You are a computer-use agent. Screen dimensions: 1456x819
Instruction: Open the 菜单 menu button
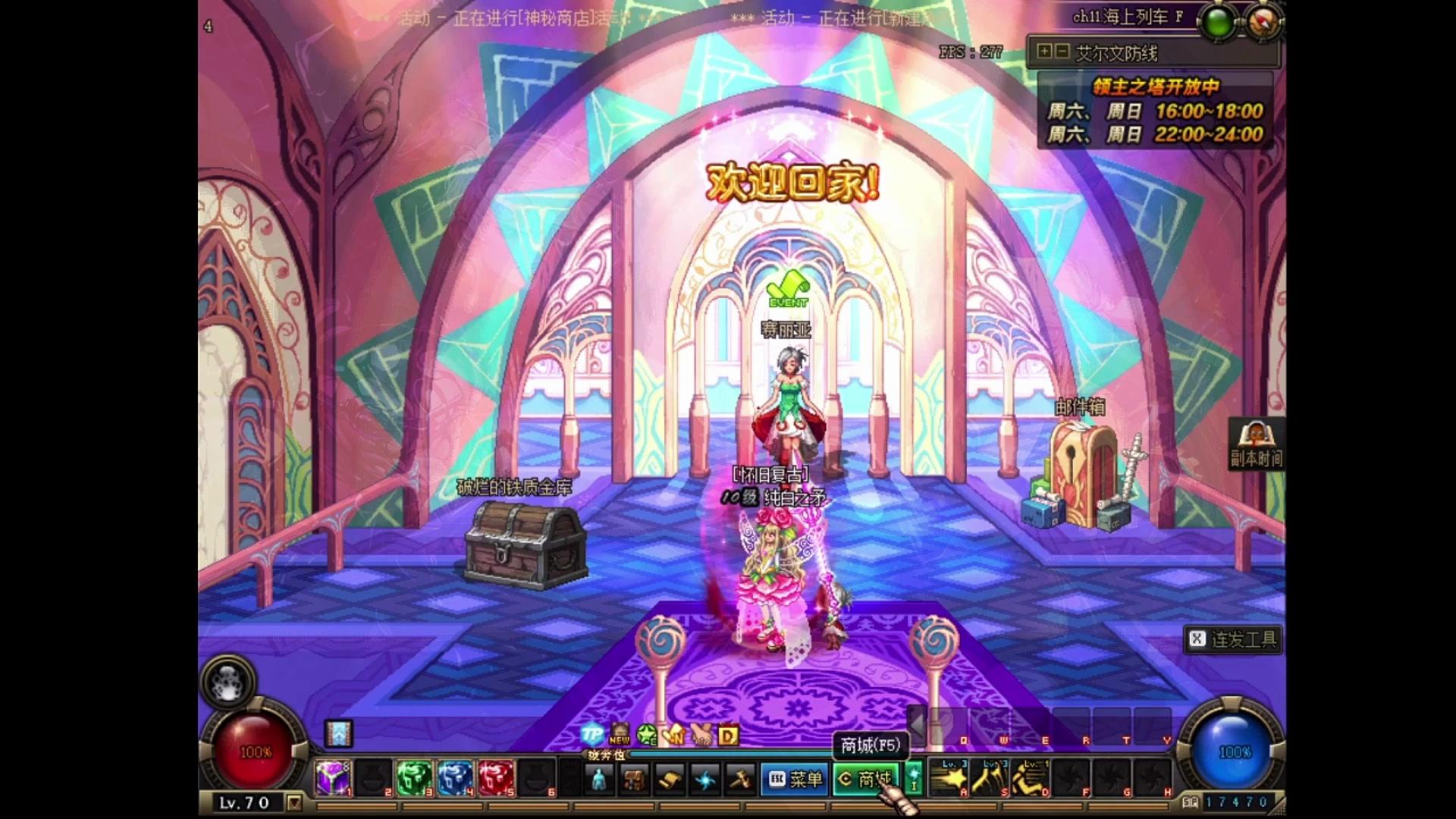click(x=795, y=779)
